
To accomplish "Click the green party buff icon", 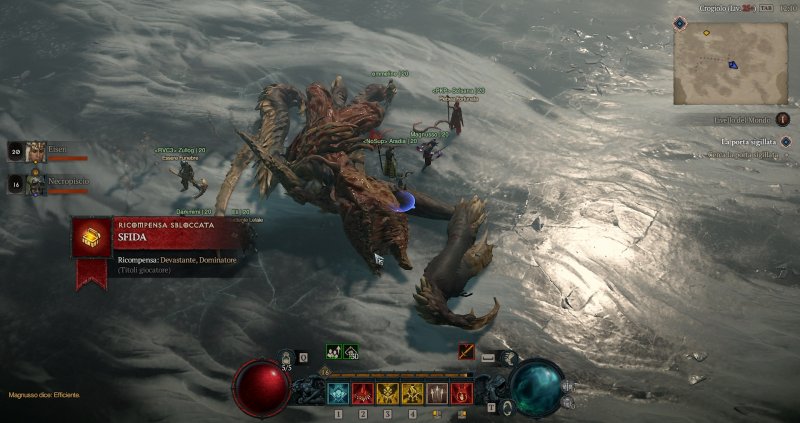I will tap(334, 352).
